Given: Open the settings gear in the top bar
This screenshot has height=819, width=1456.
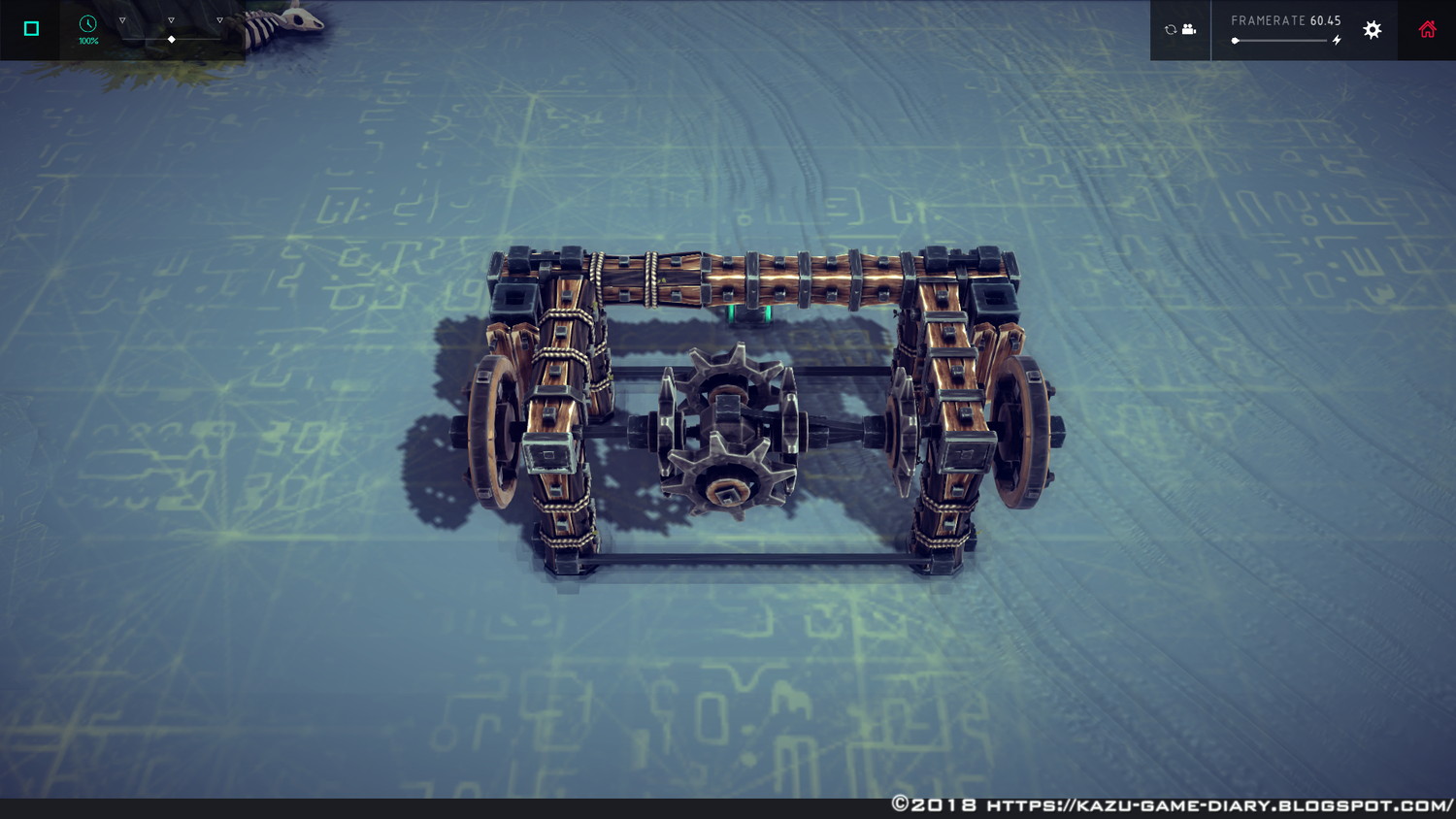Looking at the screenshot, I should point(1372,29).
